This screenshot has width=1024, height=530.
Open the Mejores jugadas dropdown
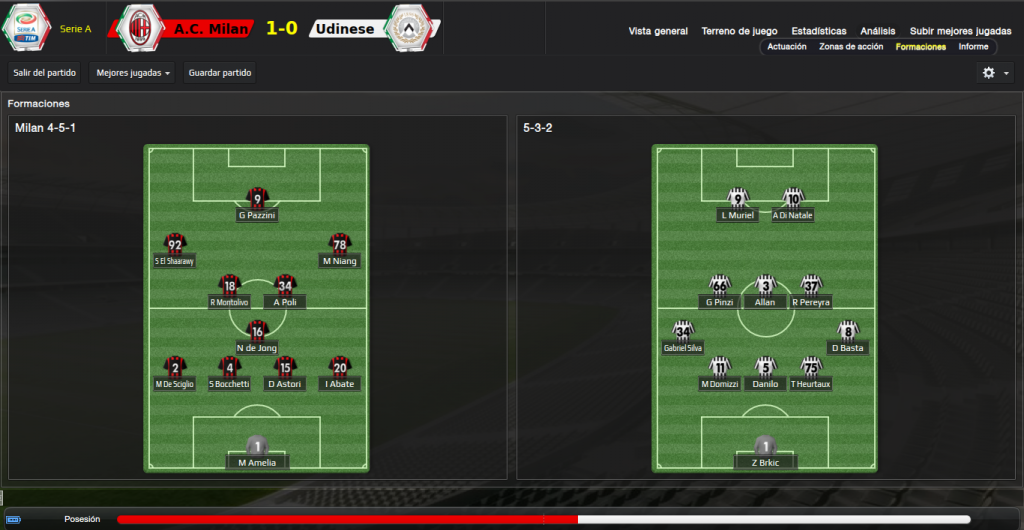coord(131,72)
